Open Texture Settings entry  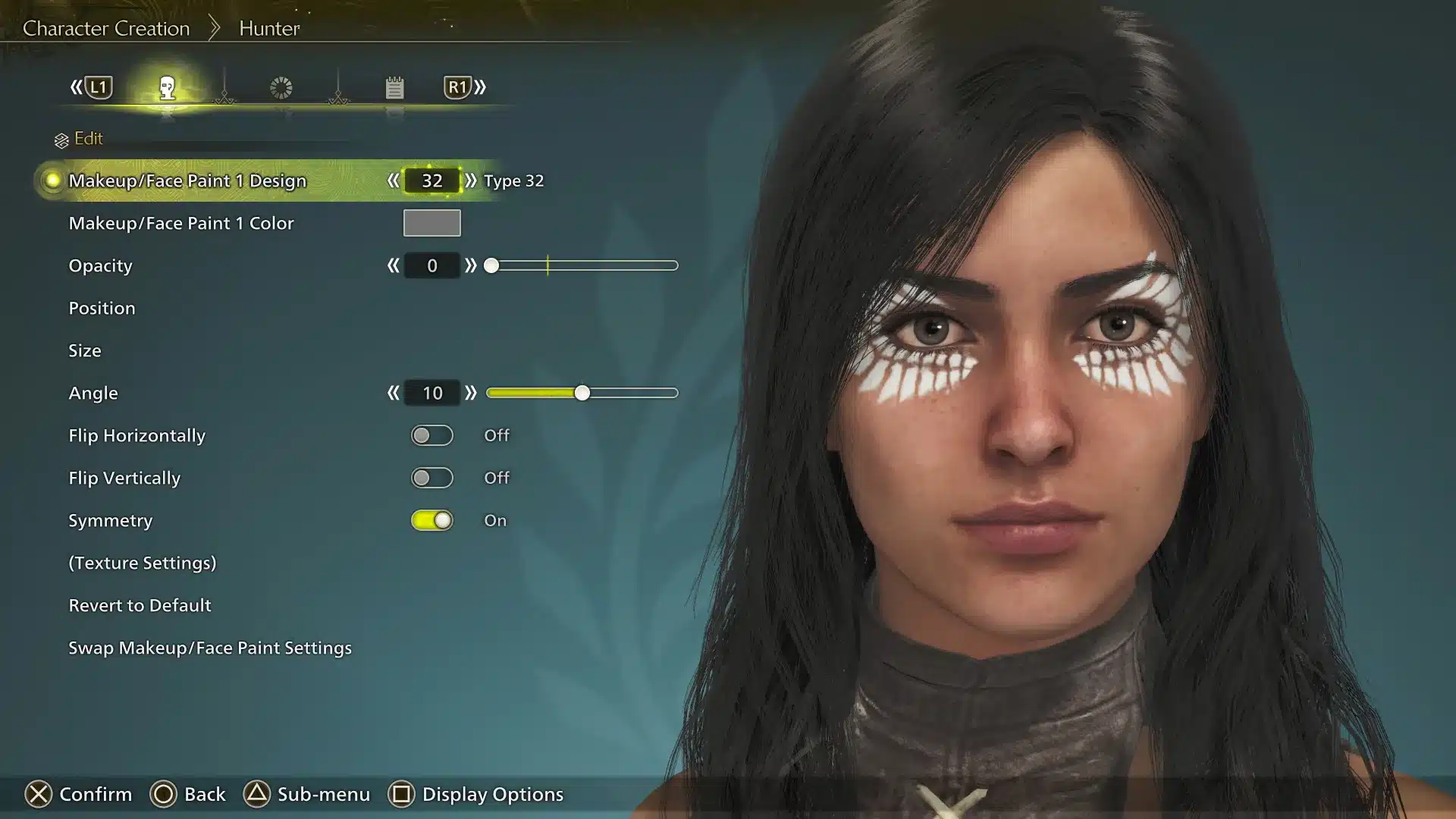[x=142, y=563]
